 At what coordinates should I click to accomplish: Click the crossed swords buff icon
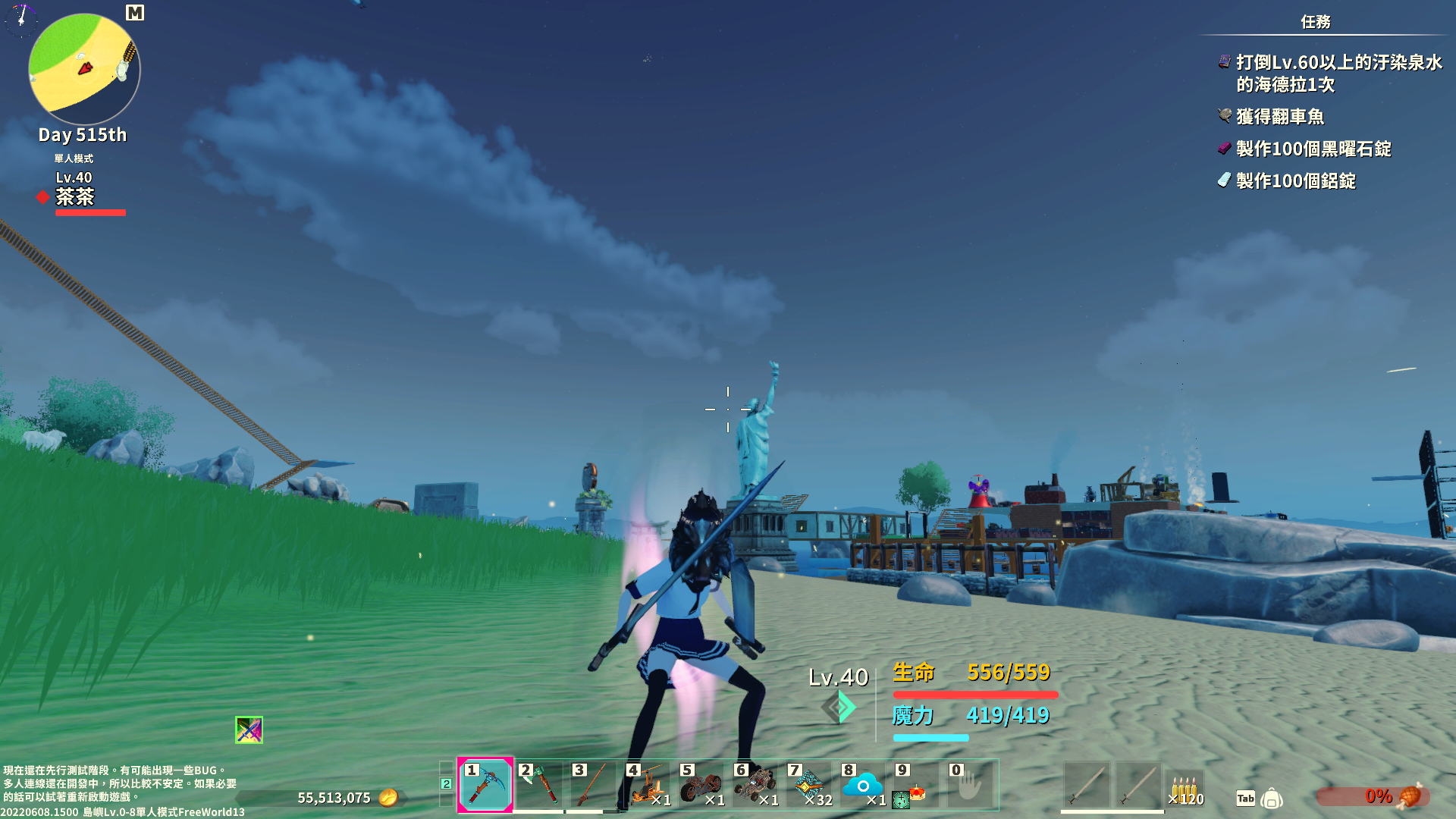click(249, 730)
